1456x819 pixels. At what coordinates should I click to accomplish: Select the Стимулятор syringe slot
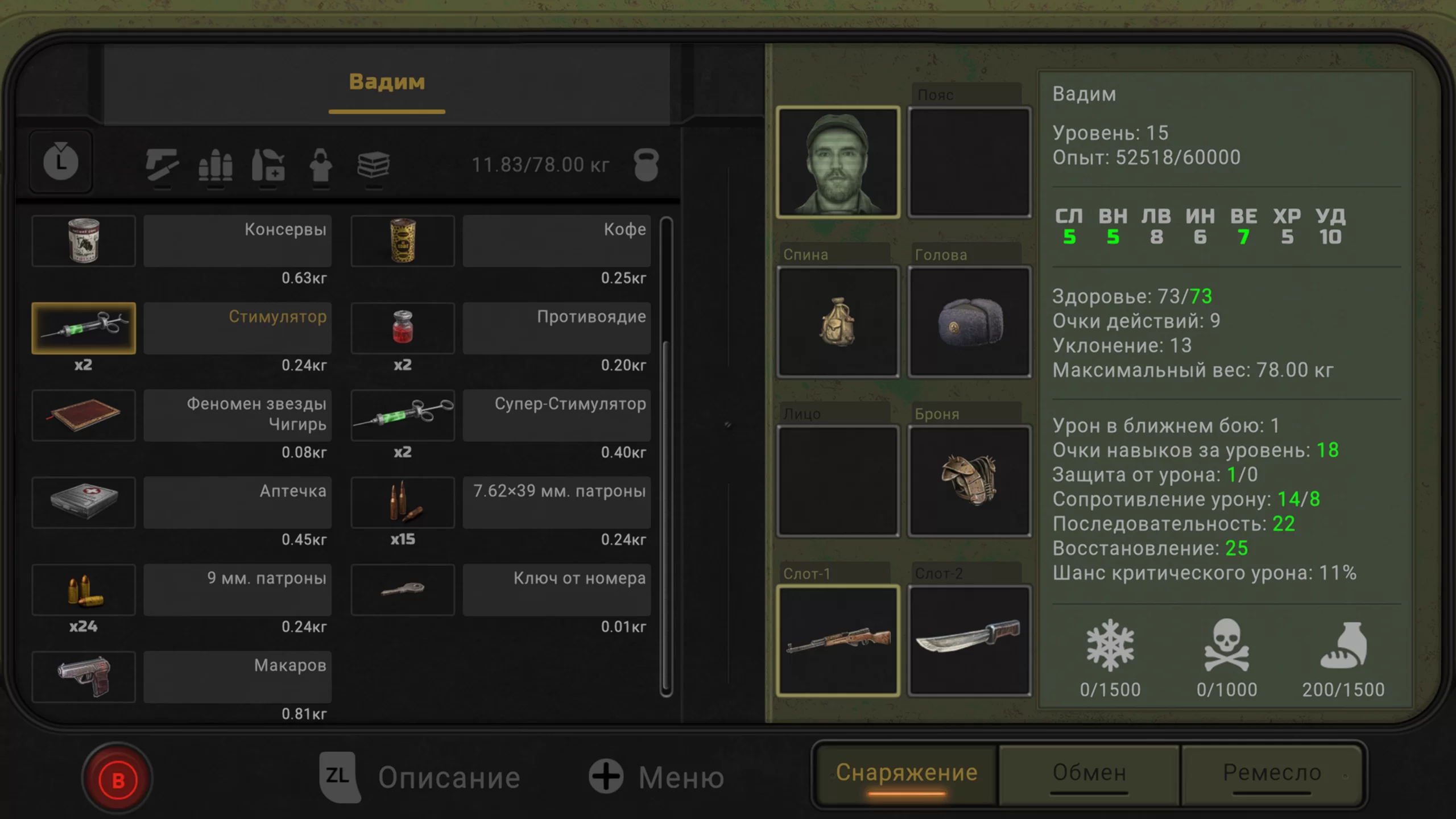(84, 328)
